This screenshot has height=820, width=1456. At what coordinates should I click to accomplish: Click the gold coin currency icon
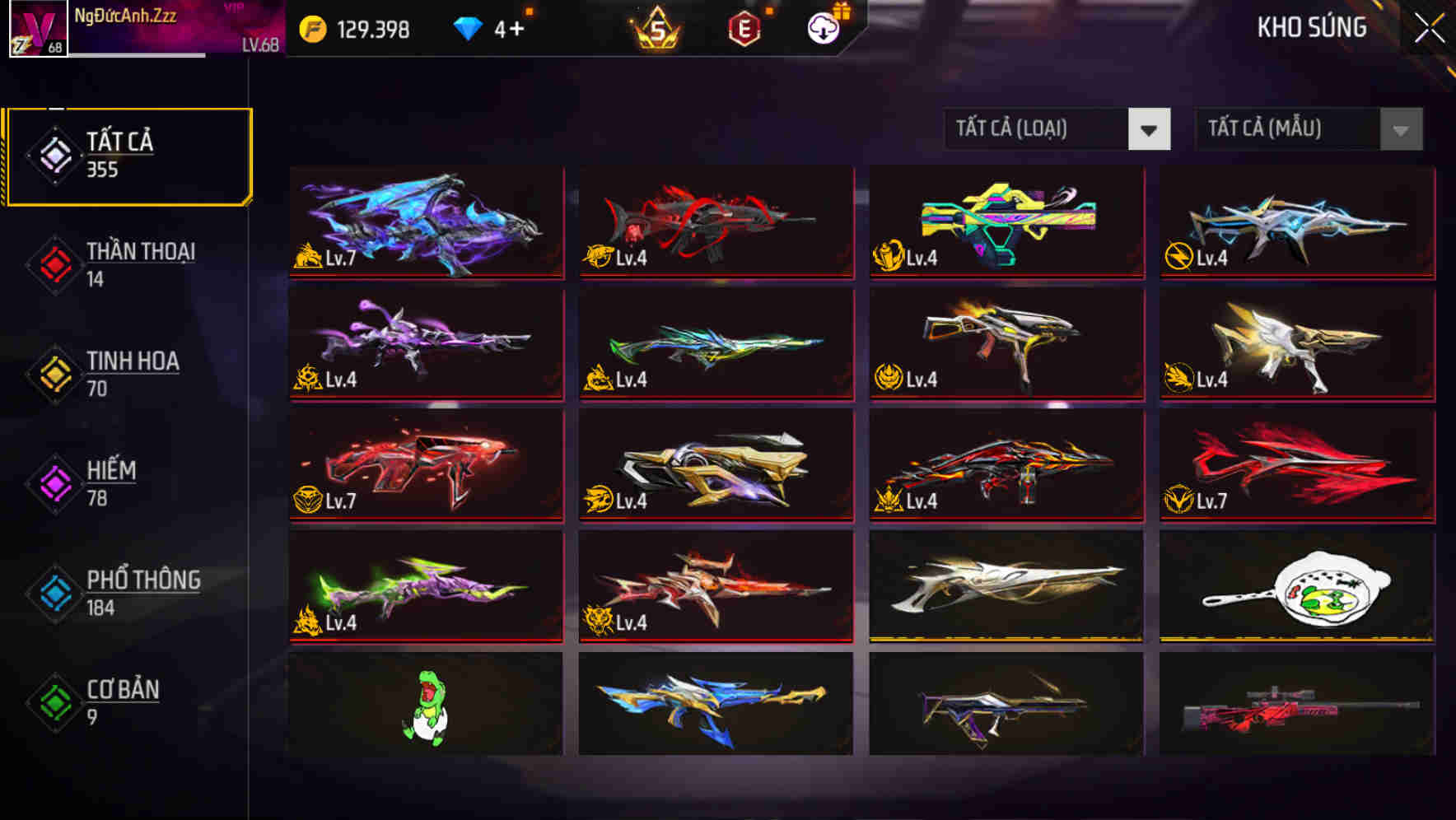[x=312, y=27]
